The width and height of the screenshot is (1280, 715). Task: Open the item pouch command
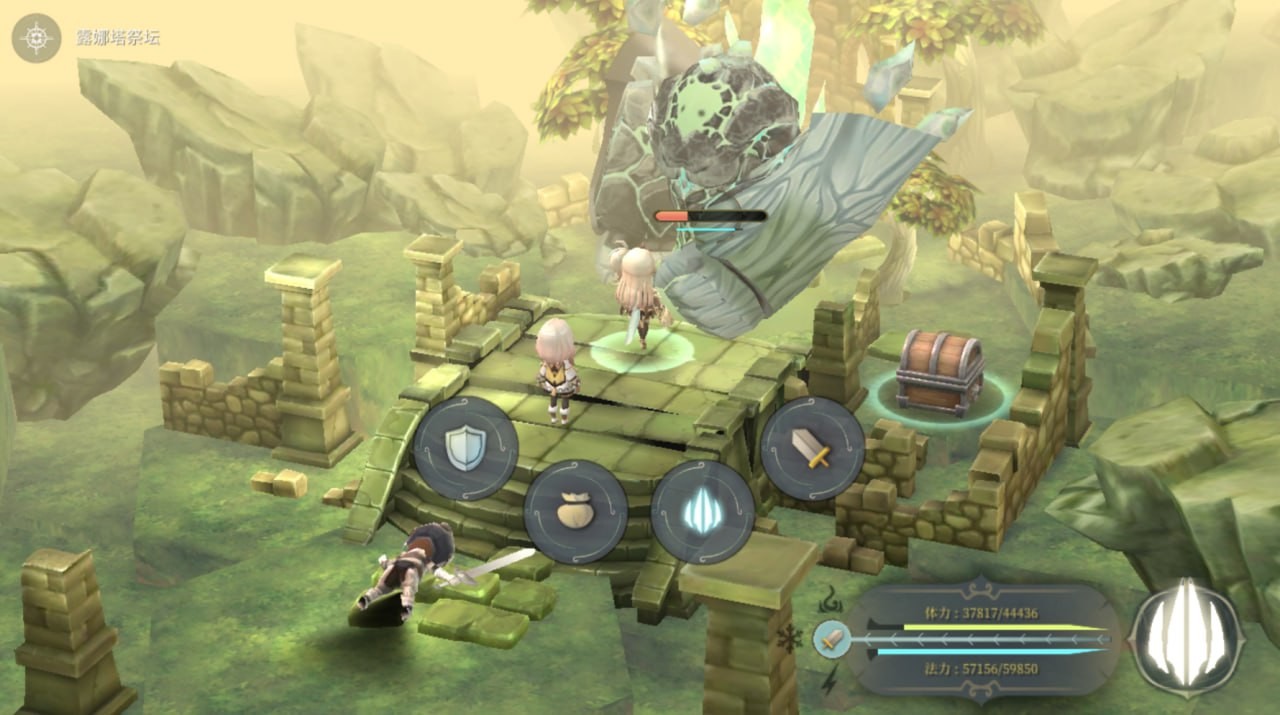point(576,511)
